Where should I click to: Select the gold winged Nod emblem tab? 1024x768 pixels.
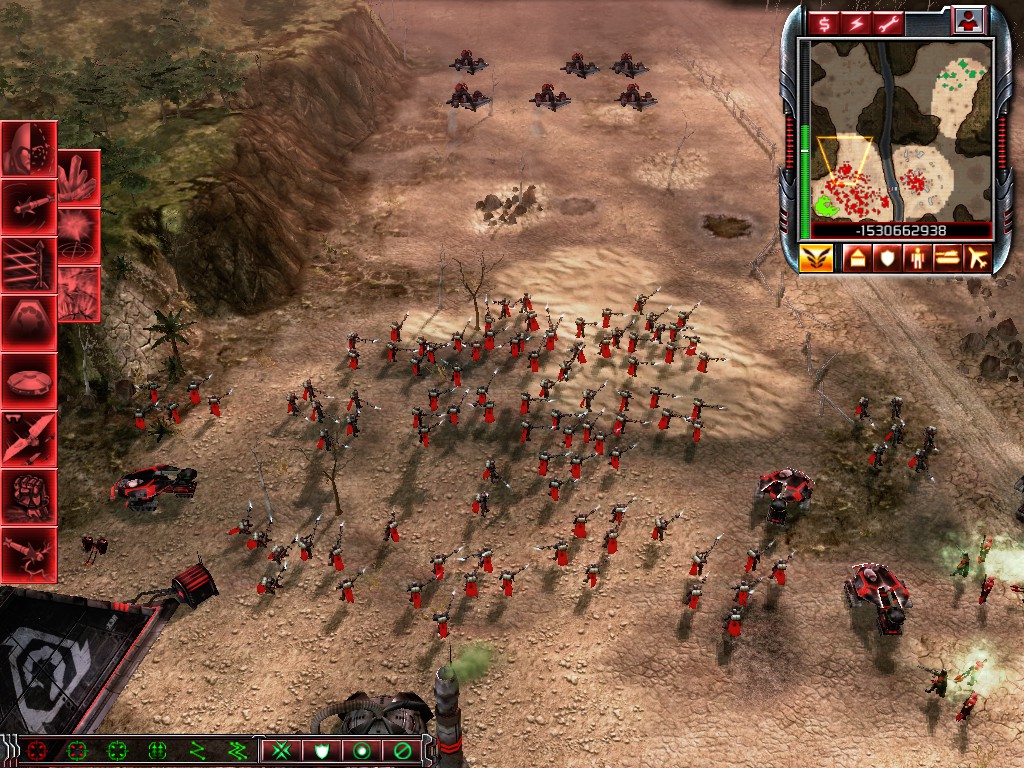(x=815, y=258)
